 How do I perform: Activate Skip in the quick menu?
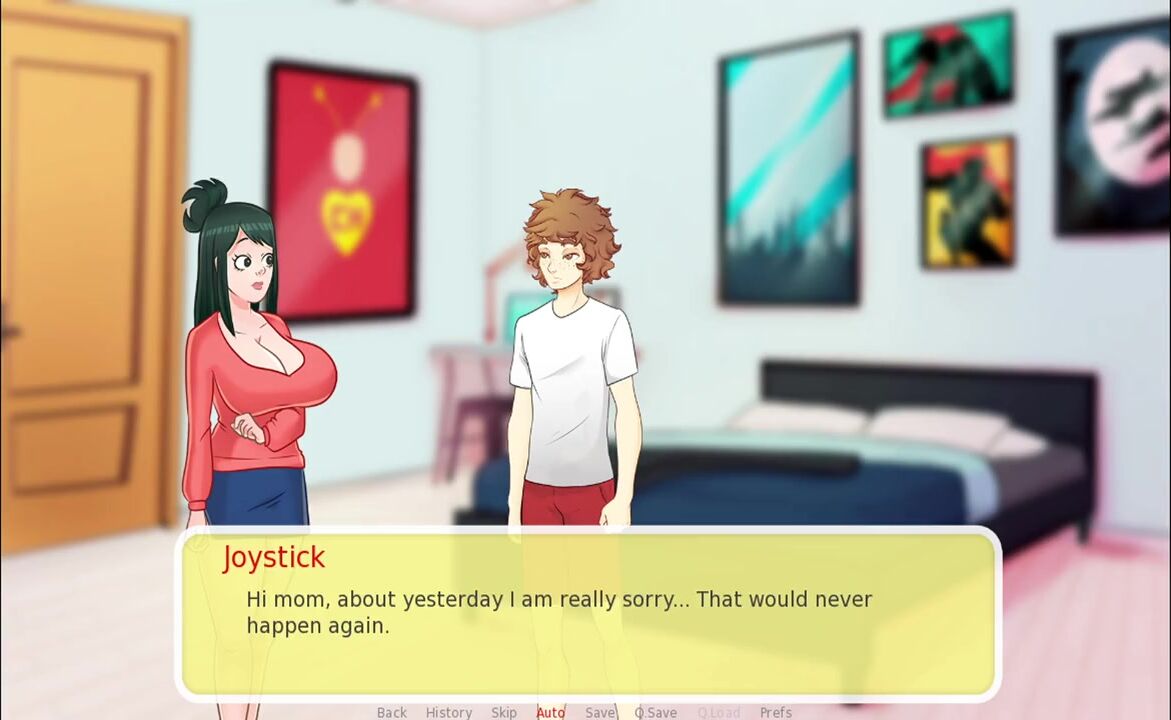point(504,712)
